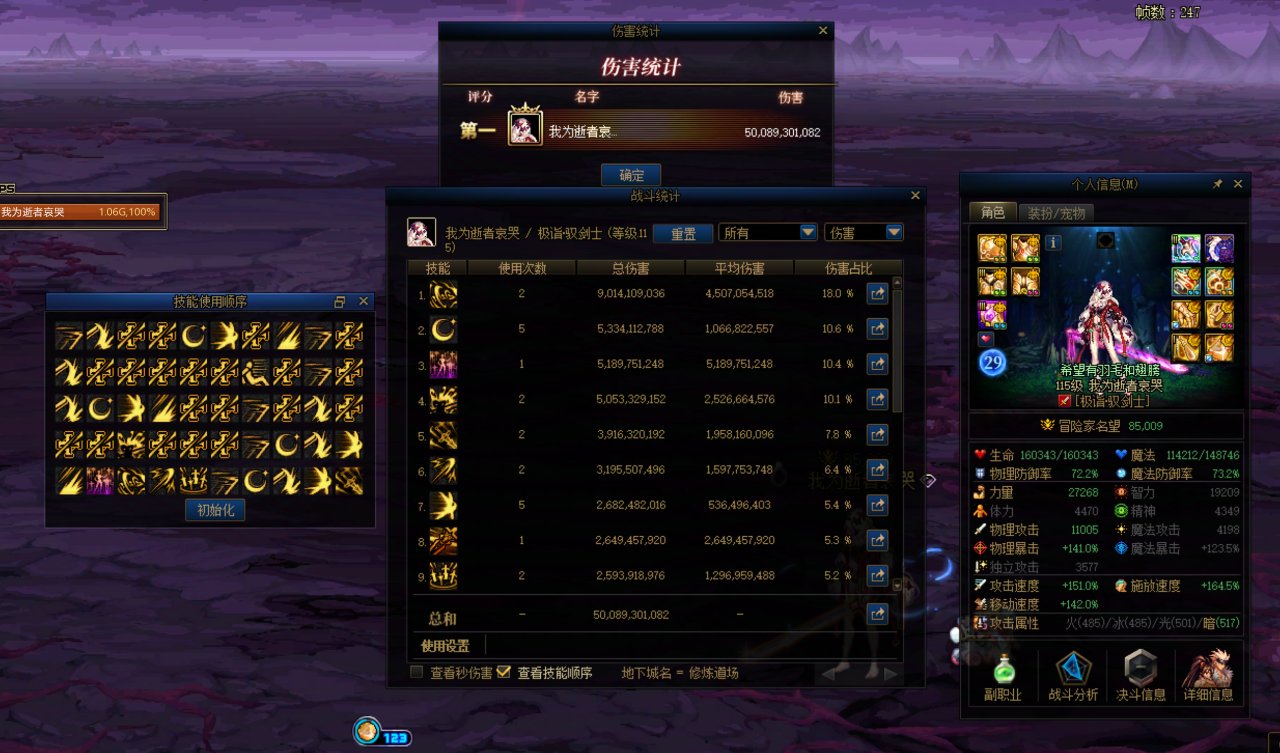Open the 所有 filter dropdown

click(768, 232)
